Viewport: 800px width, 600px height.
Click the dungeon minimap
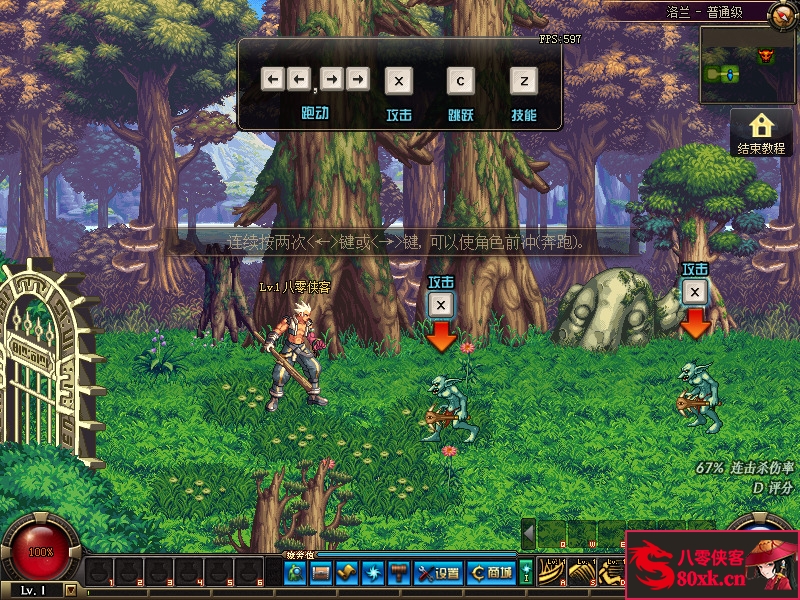point(746,65)
